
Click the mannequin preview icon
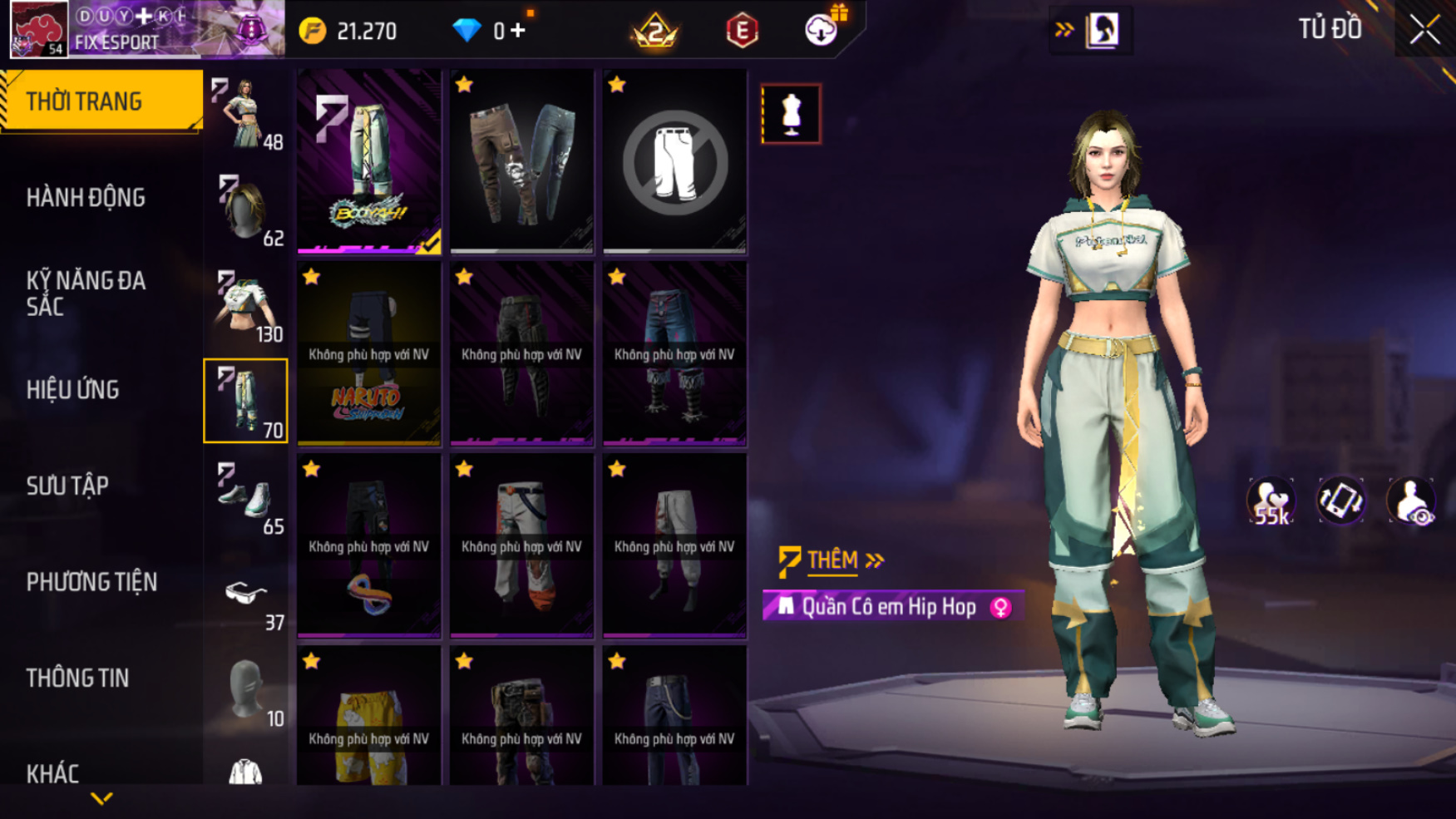791,114
